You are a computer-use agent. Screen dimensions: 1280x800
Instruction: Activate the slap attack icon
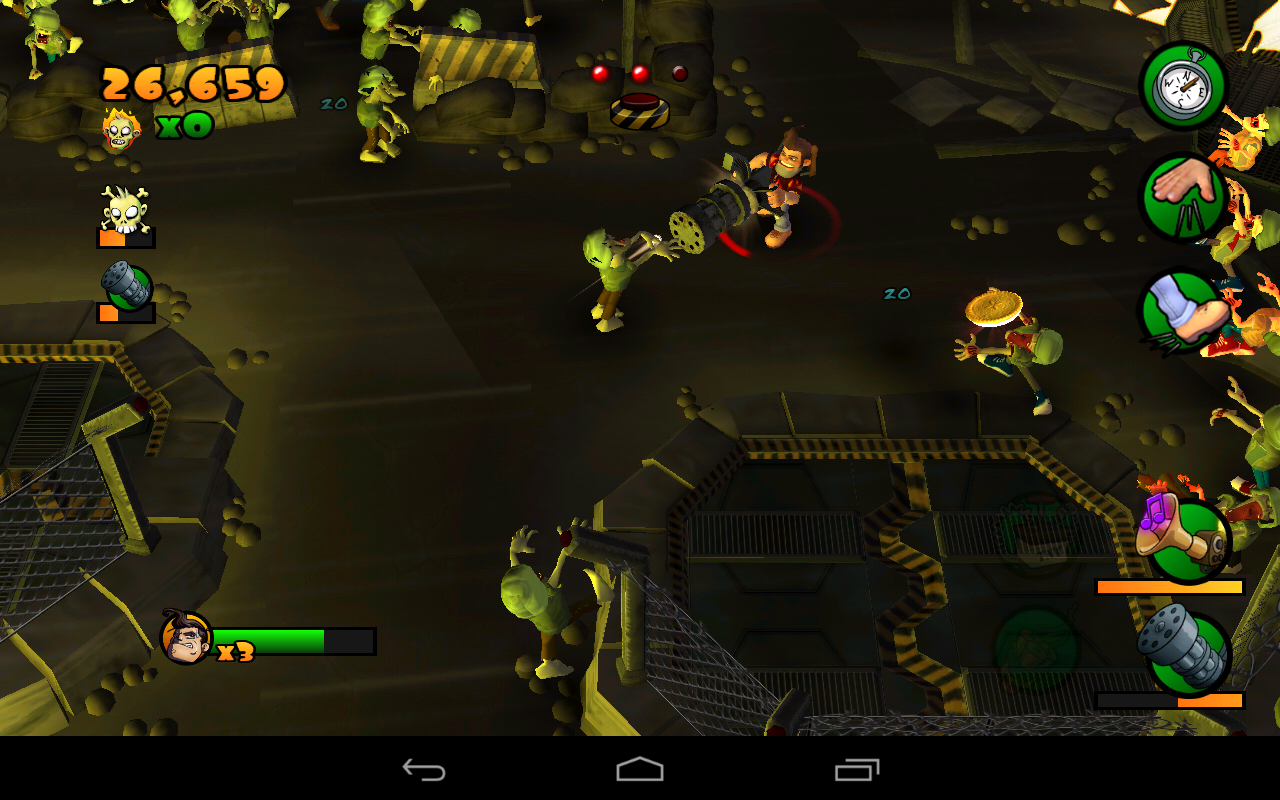point(1185,196)
